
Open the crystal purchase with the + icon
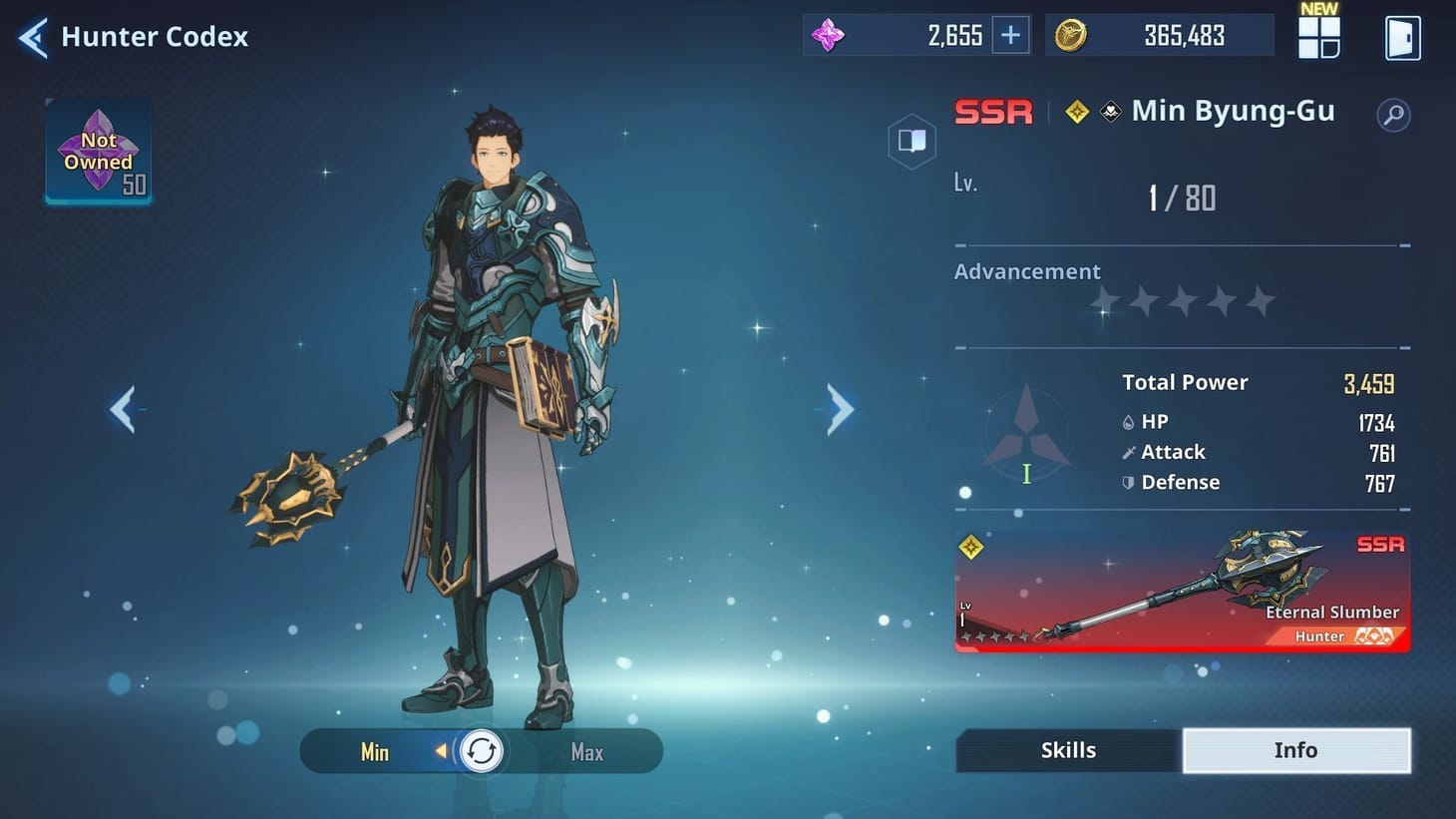1009,34
